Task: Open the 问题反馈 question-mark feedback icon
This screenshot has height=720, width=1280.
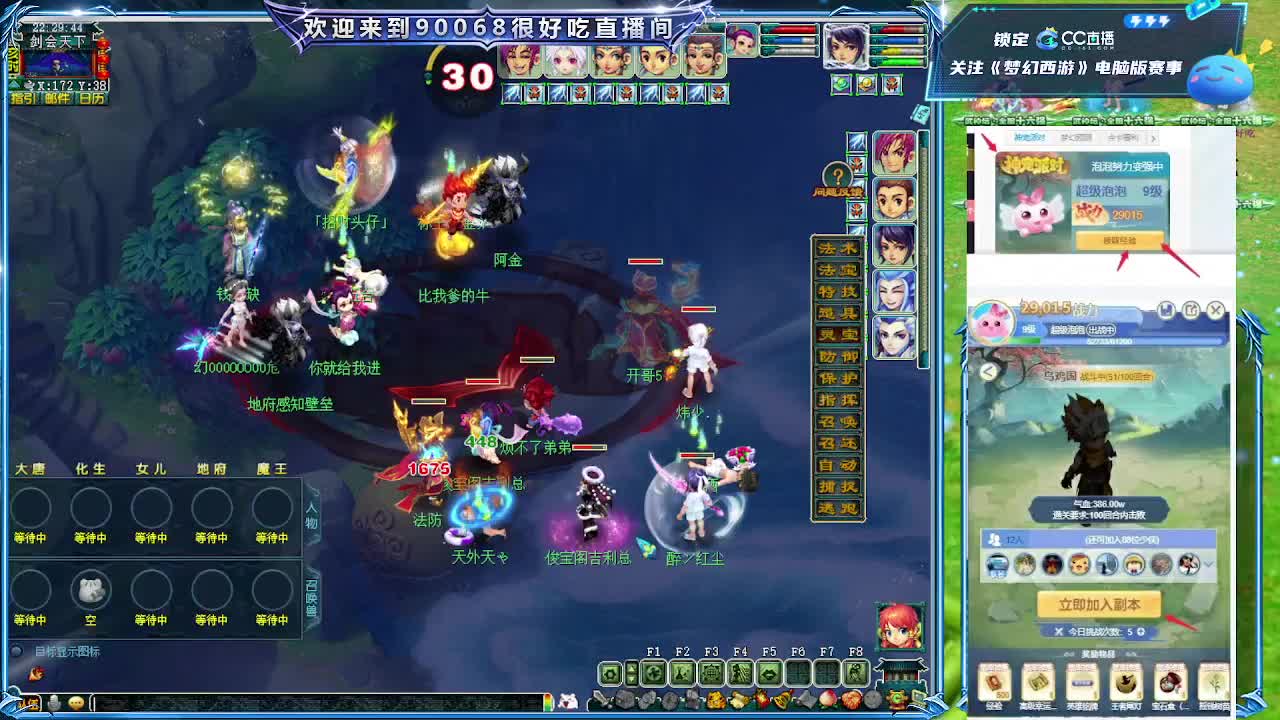Action: [x=837, y=174]
